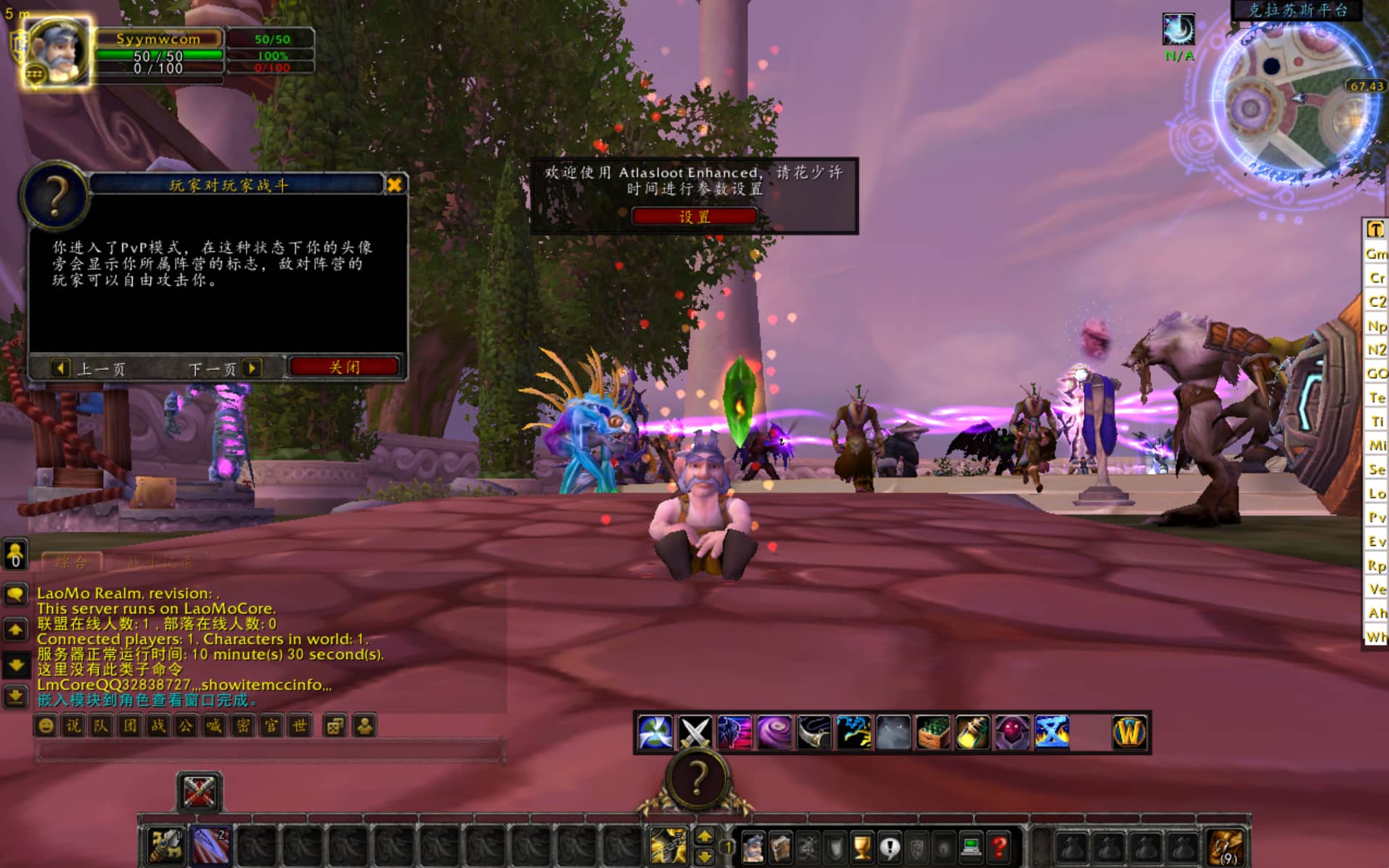Open the achievements gold trophy button
Screen dimensions: 1389x868
[x=861, y=847]
